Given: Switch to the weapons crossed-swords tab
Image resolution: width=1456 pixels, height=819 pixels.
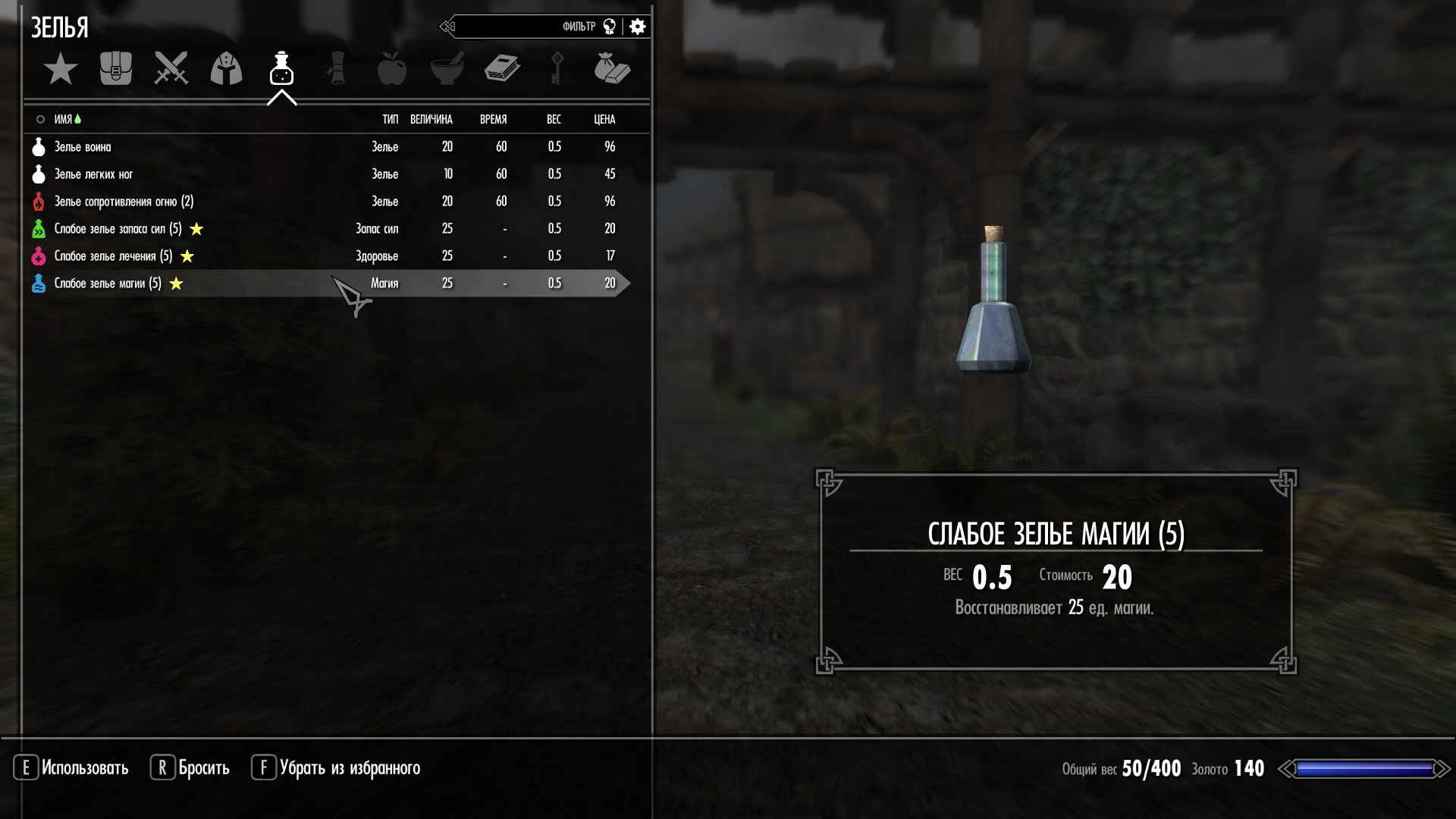Looking at the screenshot, I should [x=171, y=69].
